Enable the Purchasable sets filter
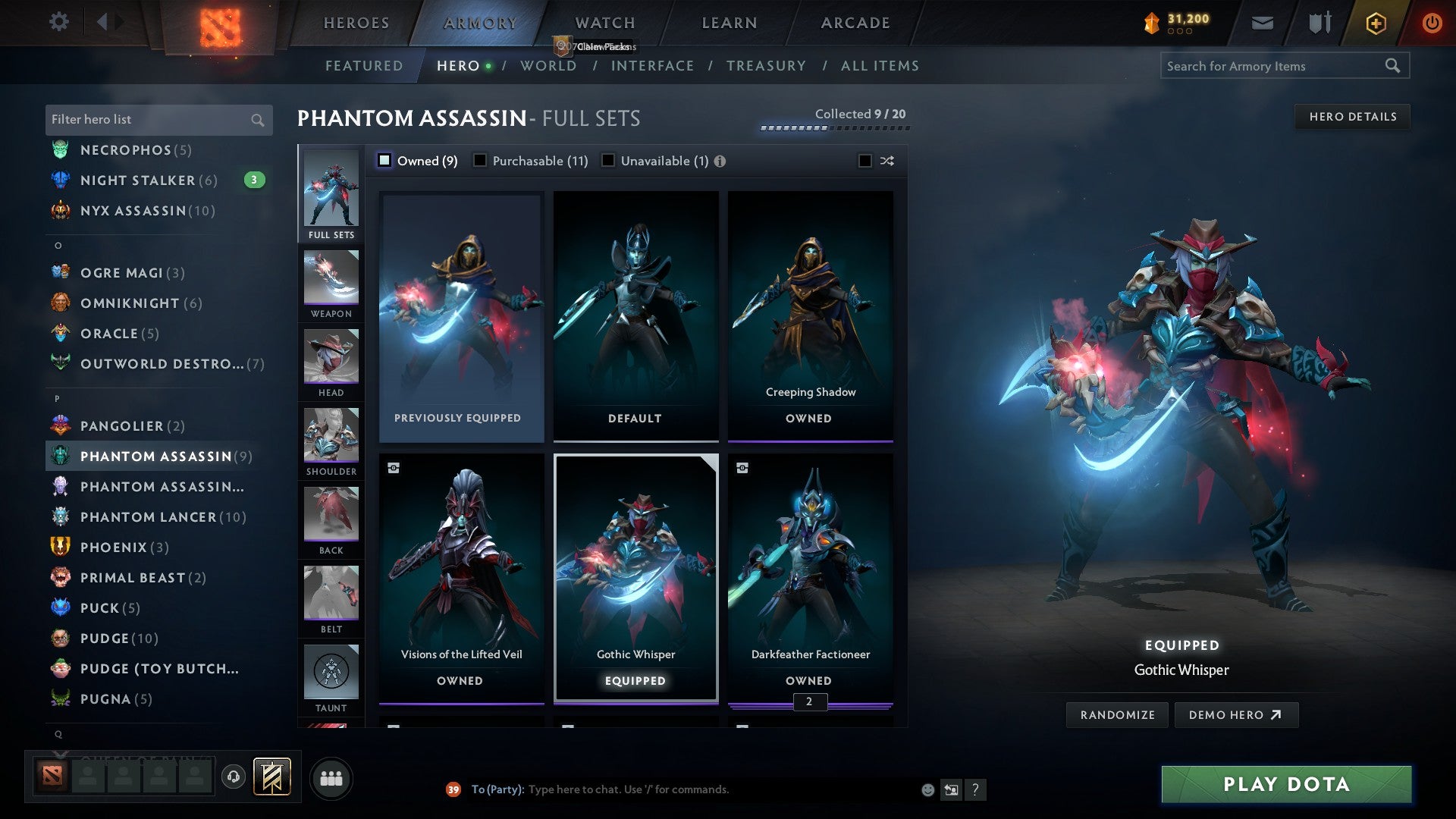 coord(480,161)
